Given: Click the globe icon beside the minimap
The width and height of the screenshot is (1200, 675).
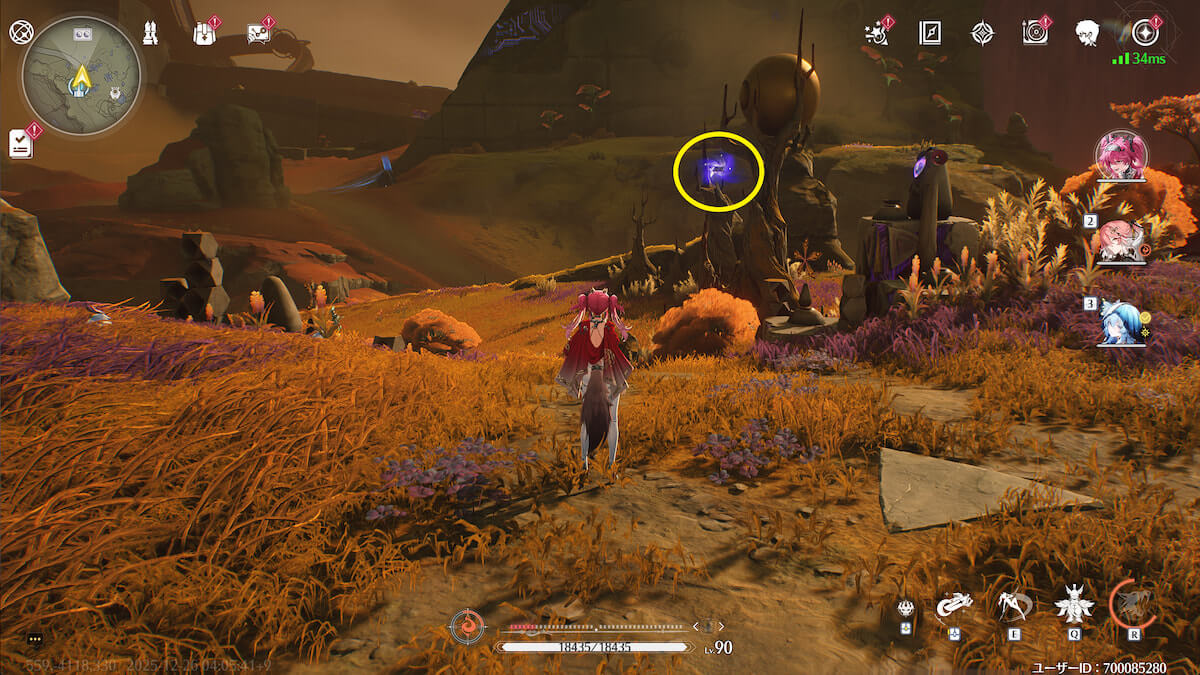Looking at the screenshot, I should point(21,31).
